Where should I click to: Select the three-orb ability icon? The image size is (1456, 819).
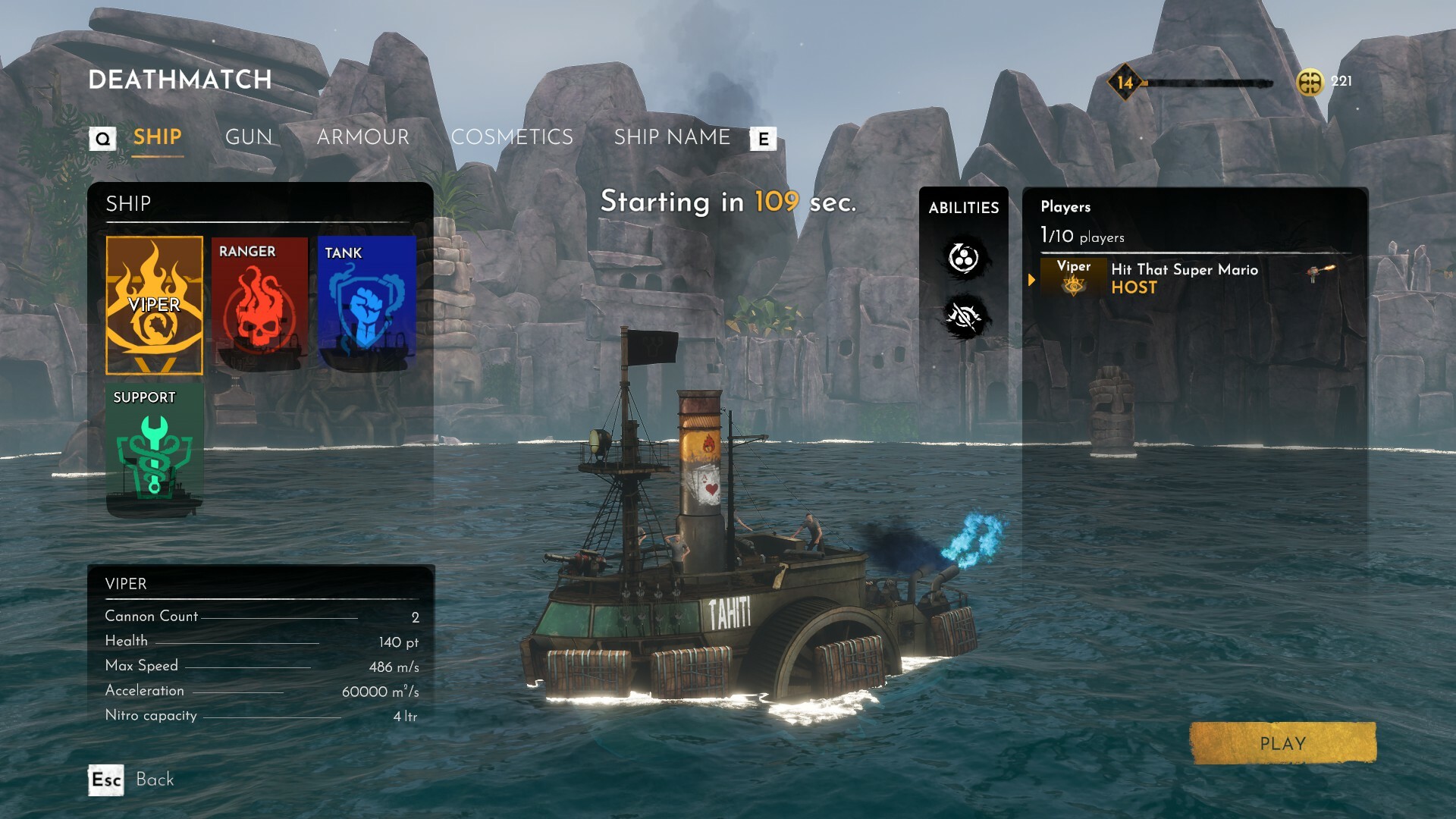tap(963, 259)
